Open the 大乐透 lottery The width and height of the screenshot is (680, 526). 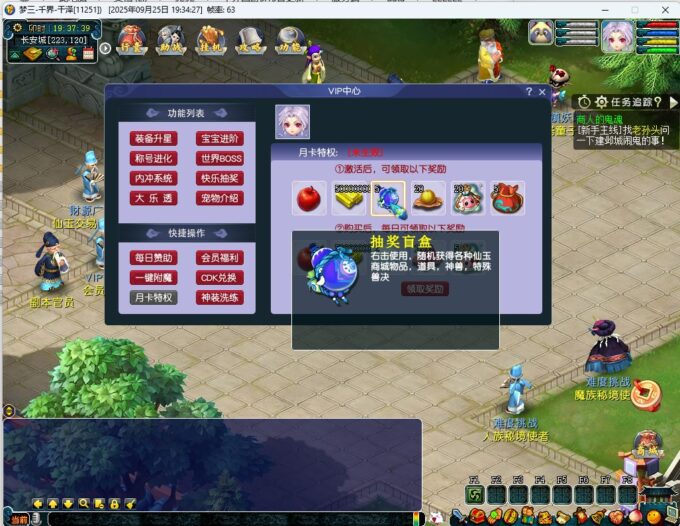(154, 198)
